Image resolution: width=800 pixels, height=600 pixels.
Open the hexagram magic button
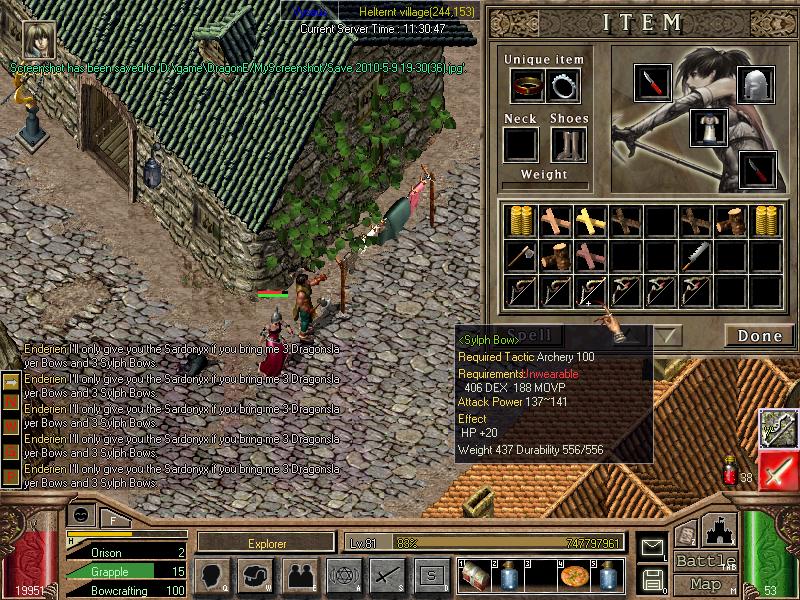(343, 575)
